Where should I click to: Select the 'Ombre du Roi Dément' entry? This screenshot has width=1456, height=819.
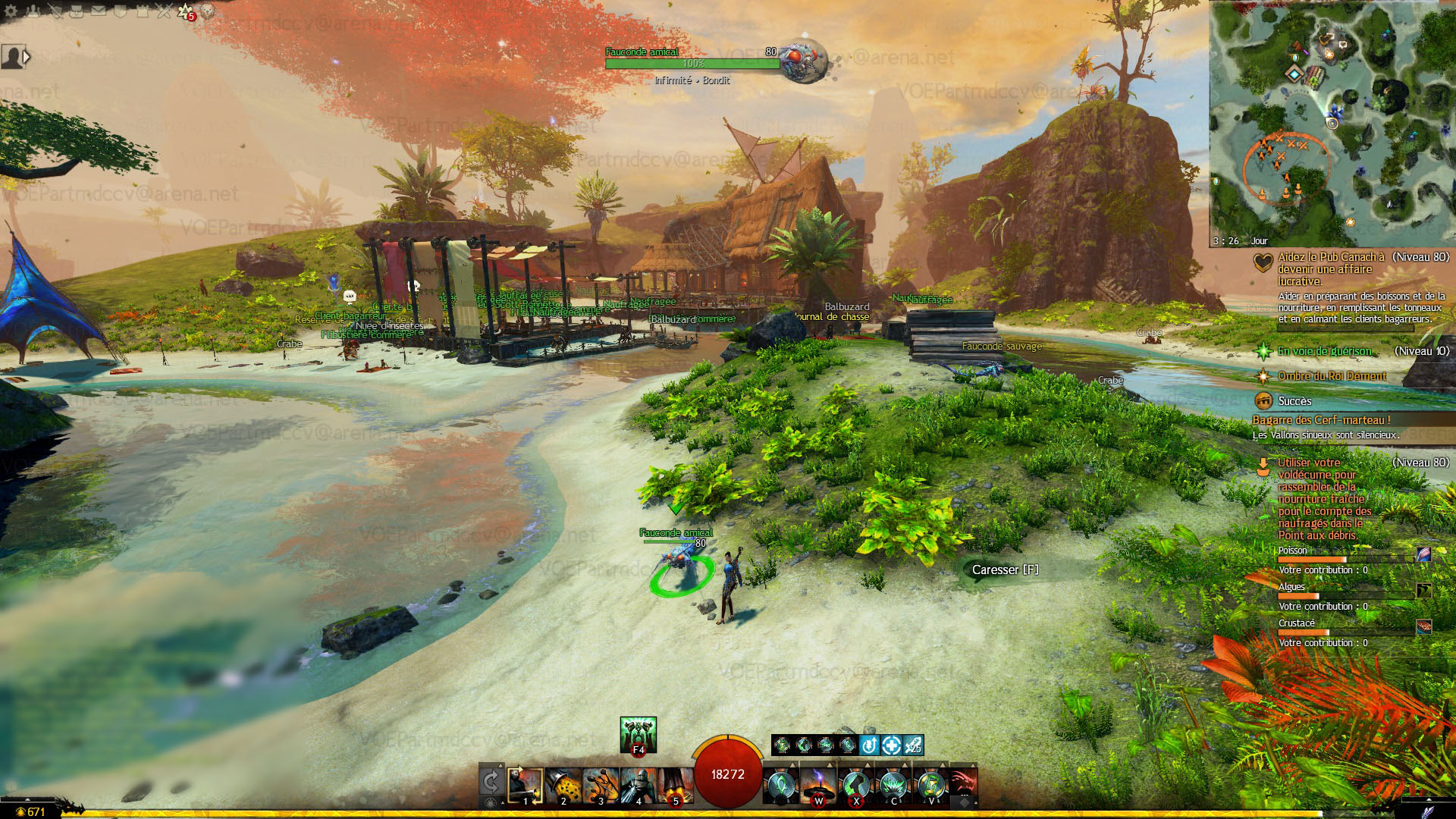pos(1332,376)
